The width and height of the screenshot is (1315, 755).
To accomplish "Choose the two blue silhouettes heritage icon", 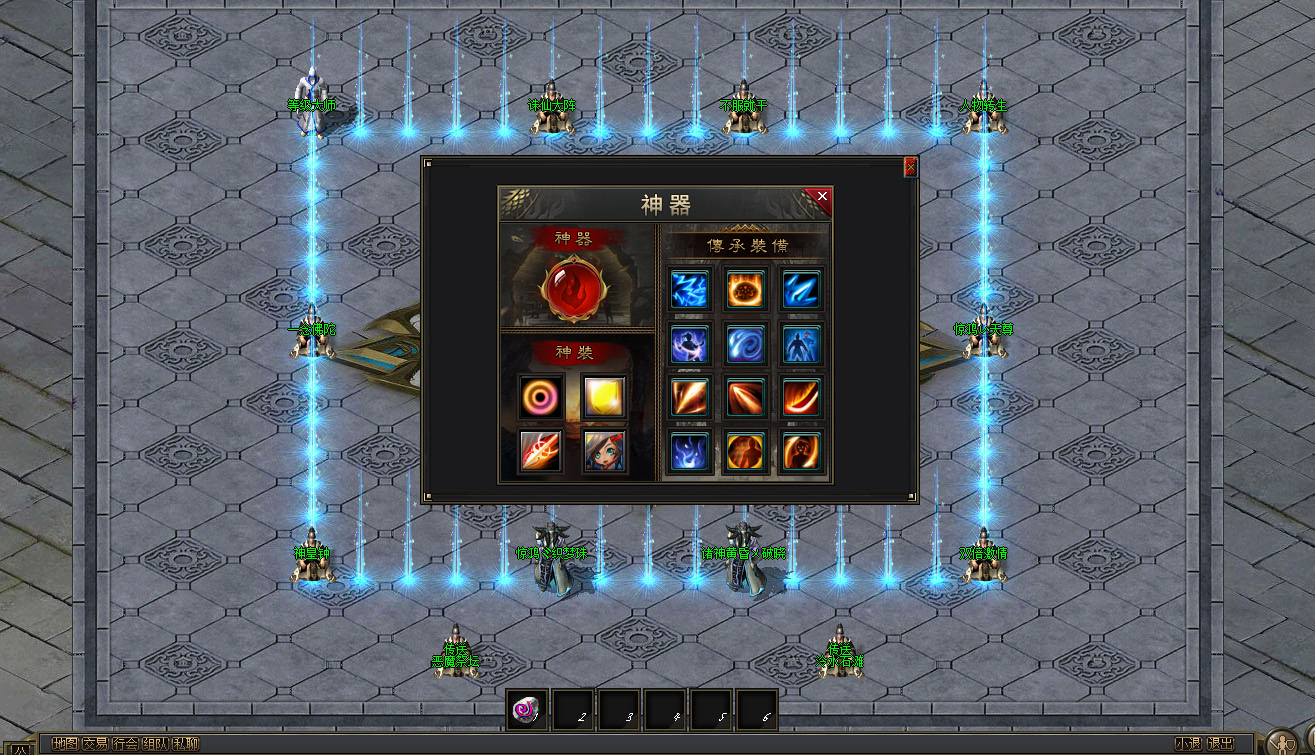I will click(x=802, y=343).
